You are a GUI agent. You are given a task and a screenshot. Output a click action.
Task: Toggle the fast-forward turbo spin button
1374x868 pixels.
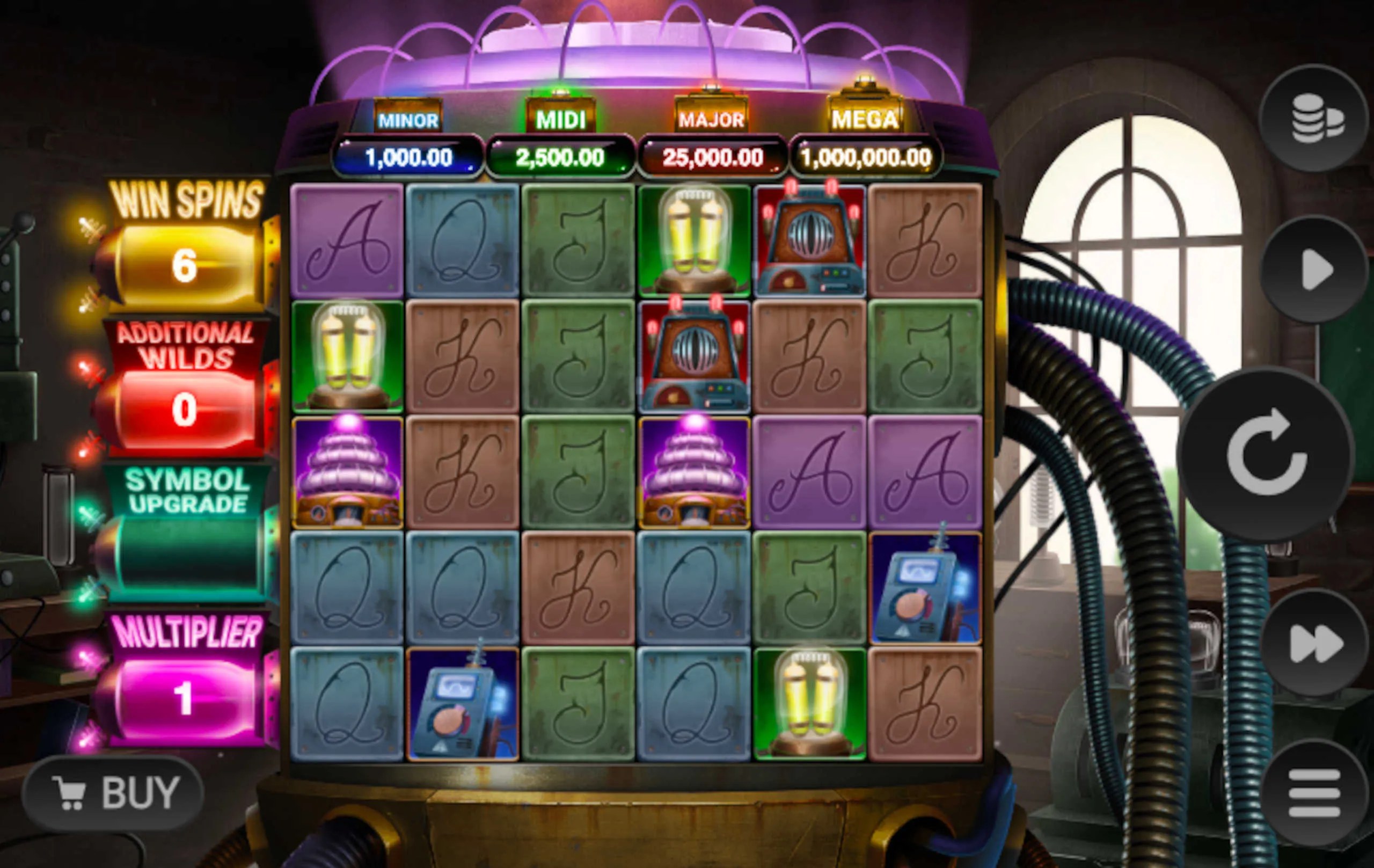(1314, 643)
